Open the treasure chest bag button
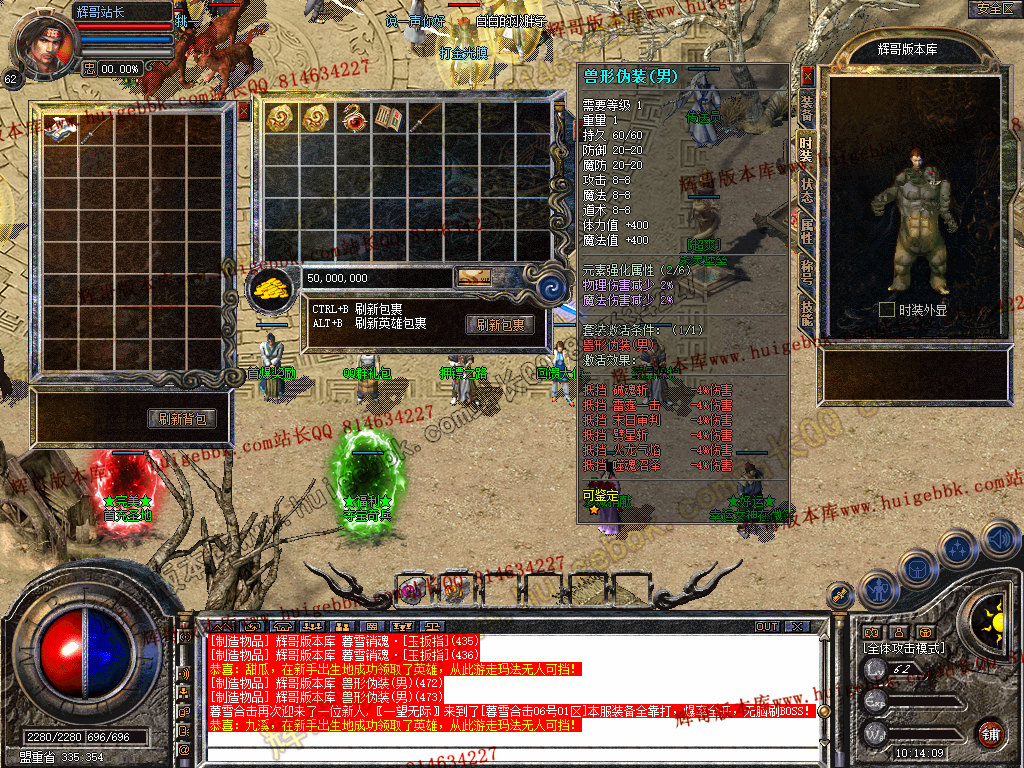Image resolution: width=1024 pixels, height=768 pixels. (x=917, y=569)
